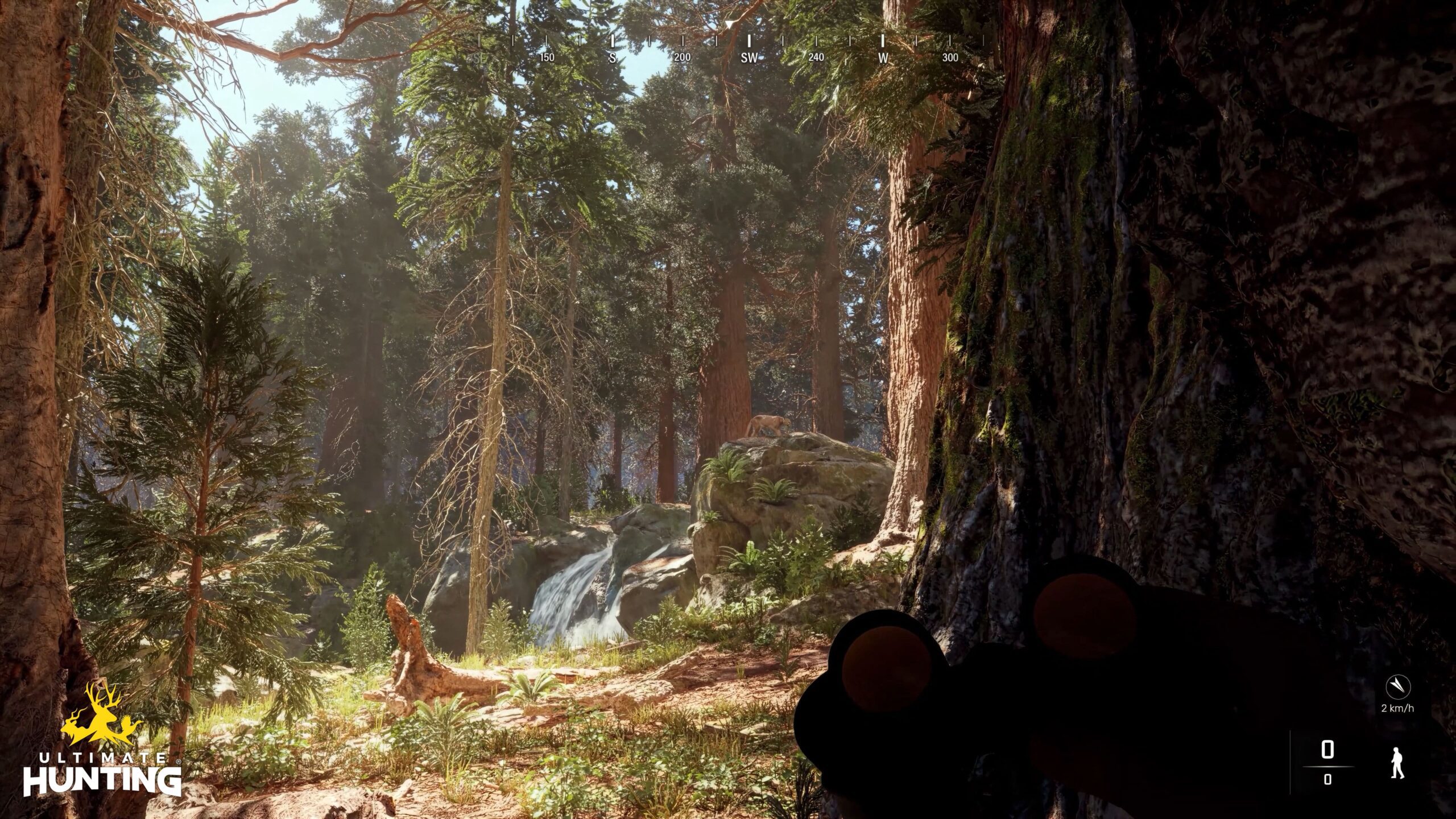This screenshot has width=1456, height=819.
Task: Click the compass heading bar
Action: [730, 44]
